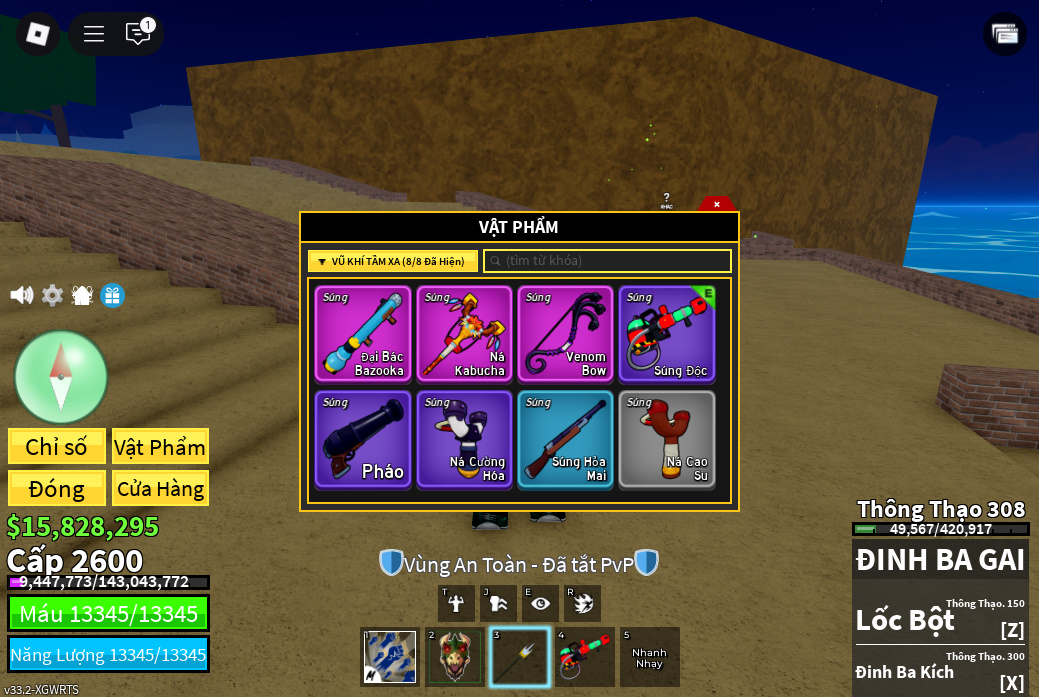The height and width of the screenshot is (697, 1039).
Task: Select the Đại Bác Bazooka gun
Action: (x=363, y=334)
